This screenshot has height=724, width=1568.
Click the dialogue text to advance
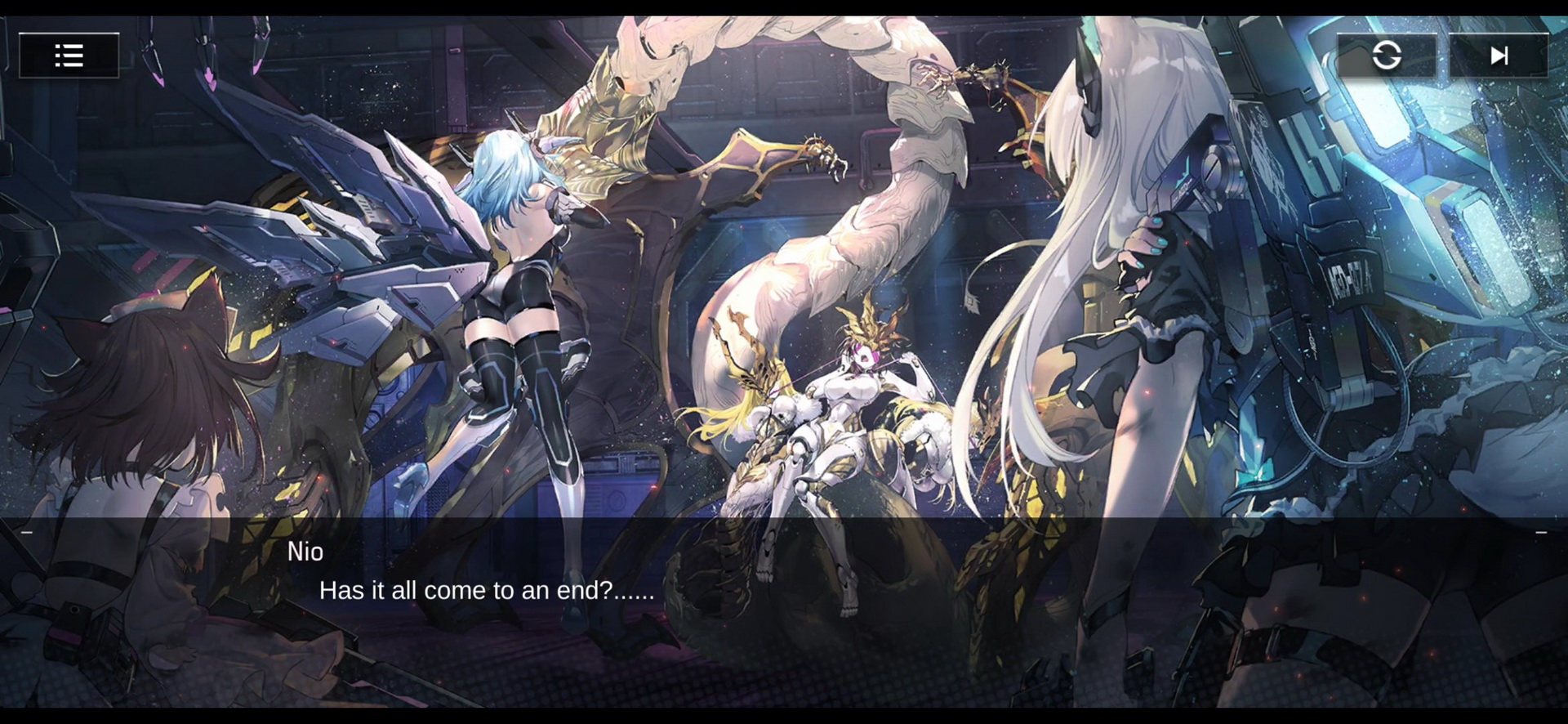click(486, 590)
